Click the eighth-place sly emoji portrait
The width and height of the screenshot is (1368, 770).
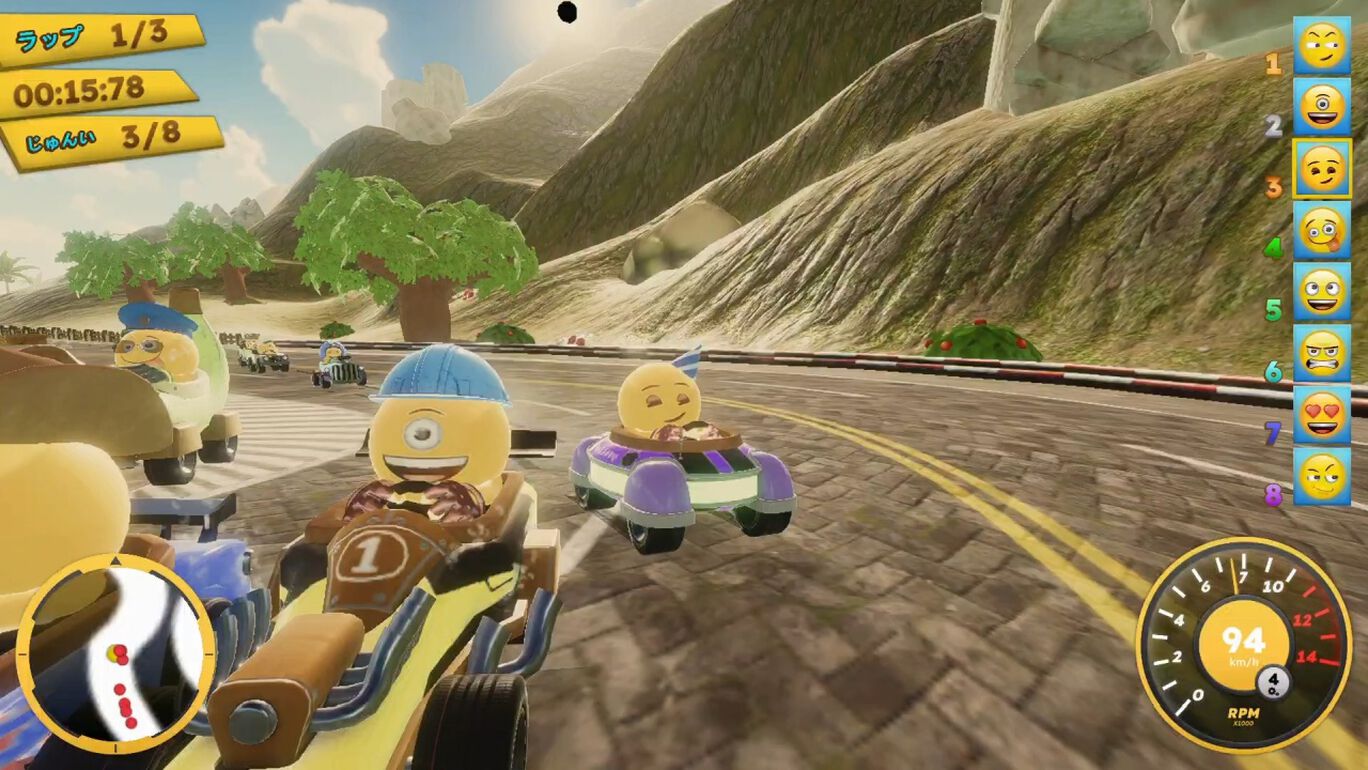point(1321,477)
